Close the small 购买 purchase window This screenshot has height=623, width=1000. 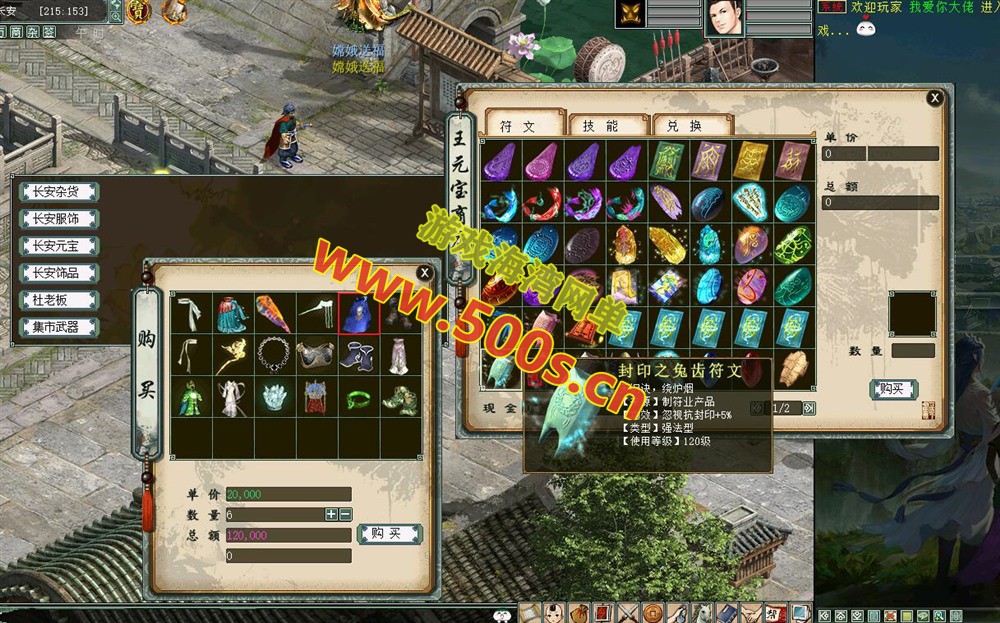click(x=425, y=273)
